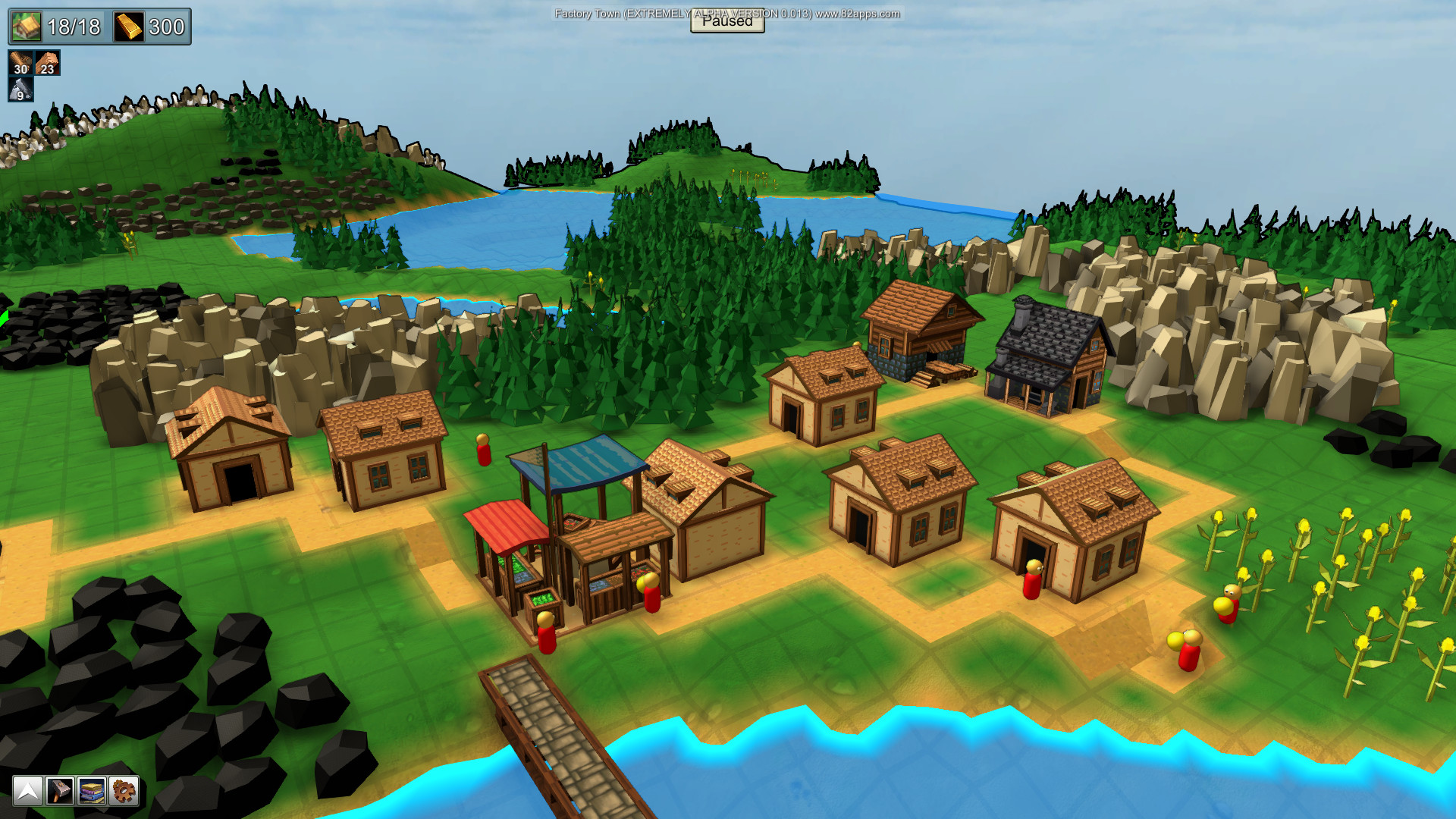Image resolution: width=1456 pixels, height=819 pixels.
Task: Select the orange-roofed house on the left
Action: coord(227,447)
